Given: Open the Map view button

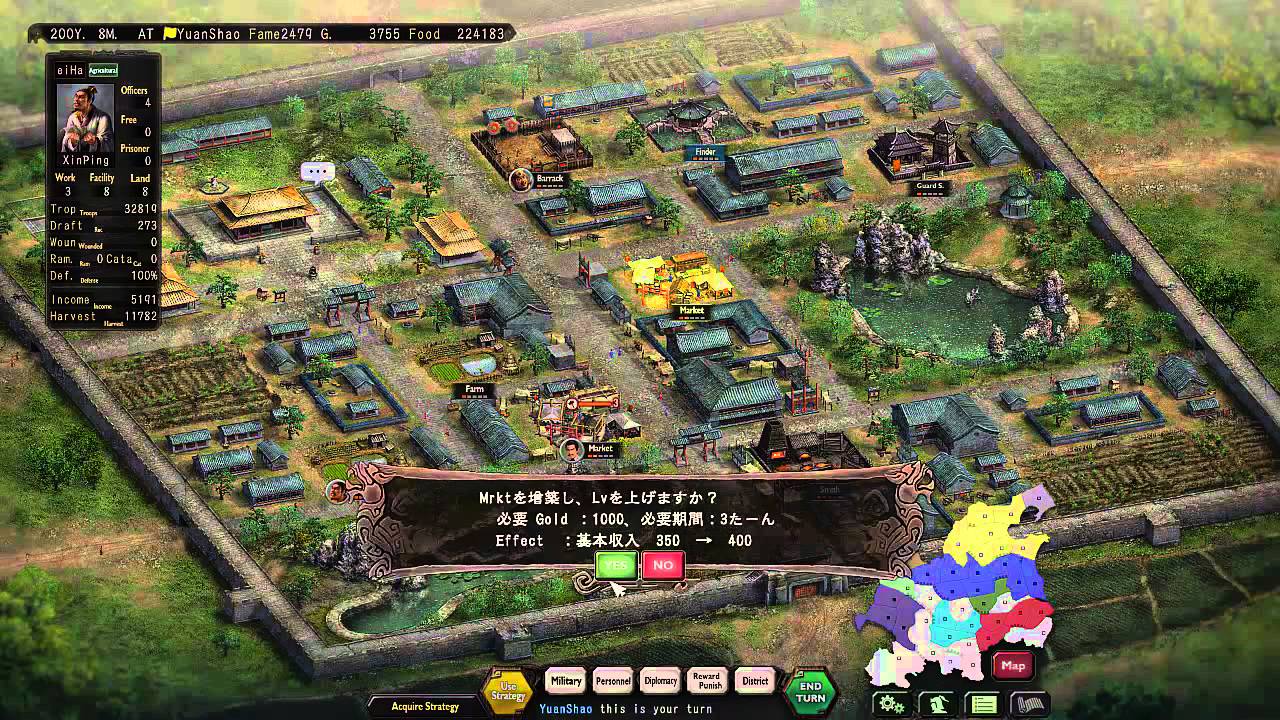Looking at the screenshot, I should pyautogui.click(x=1013, y=666).
